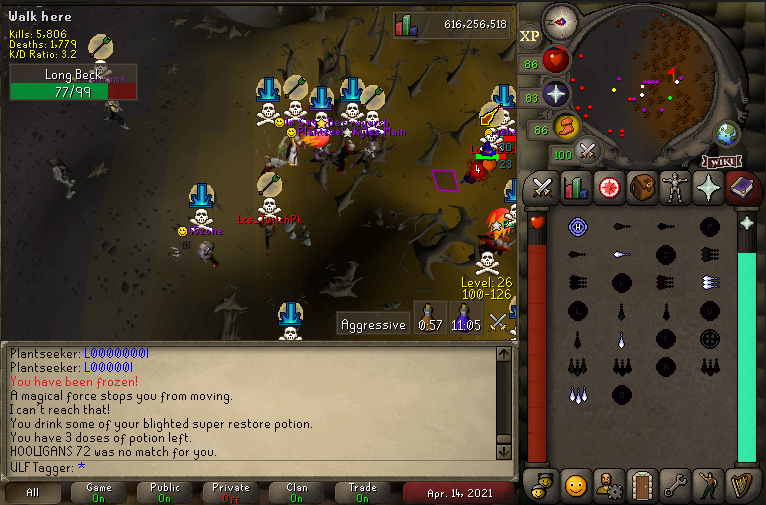Show the Music player tab

pyautogui.click(x=742, y=485)
